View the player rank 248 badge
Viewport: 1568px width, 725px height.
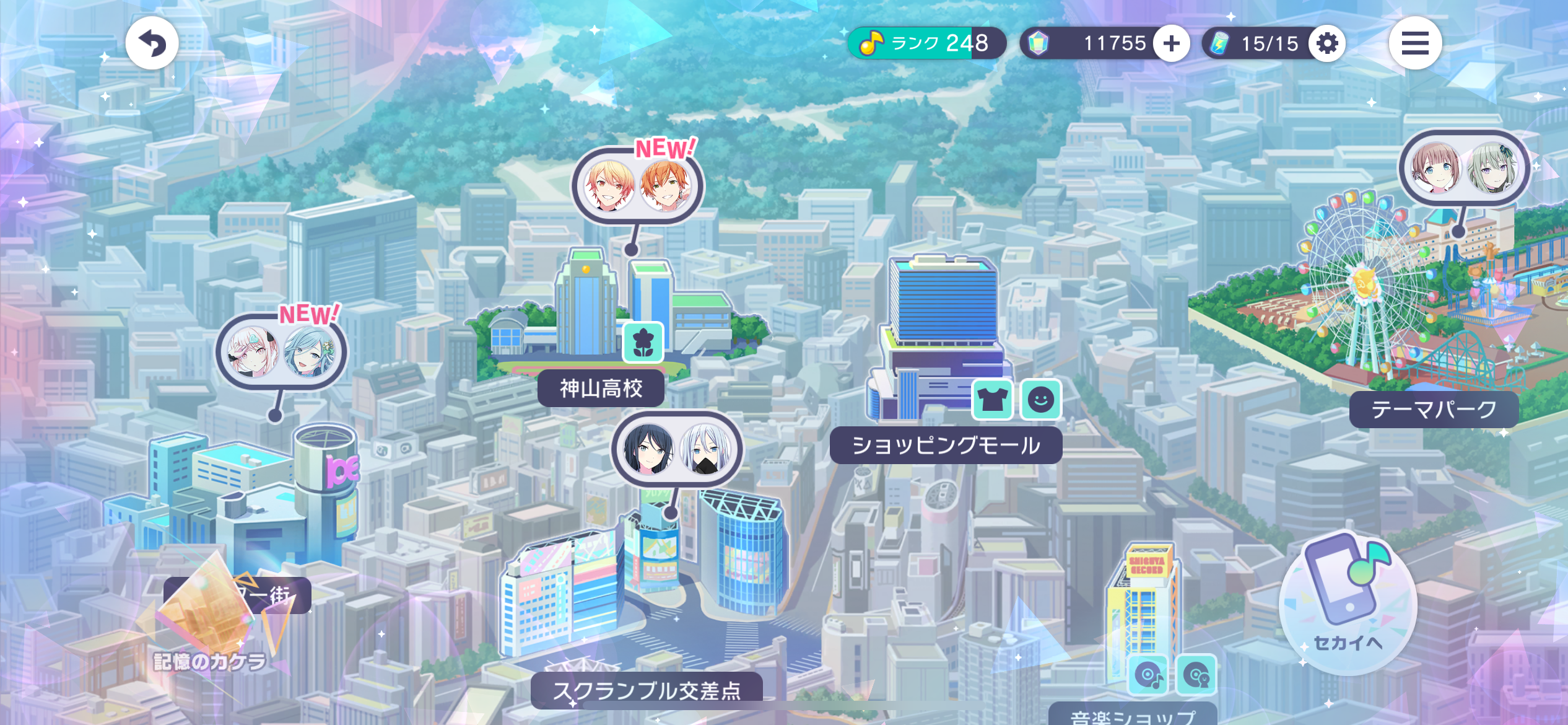click(926, 43)
